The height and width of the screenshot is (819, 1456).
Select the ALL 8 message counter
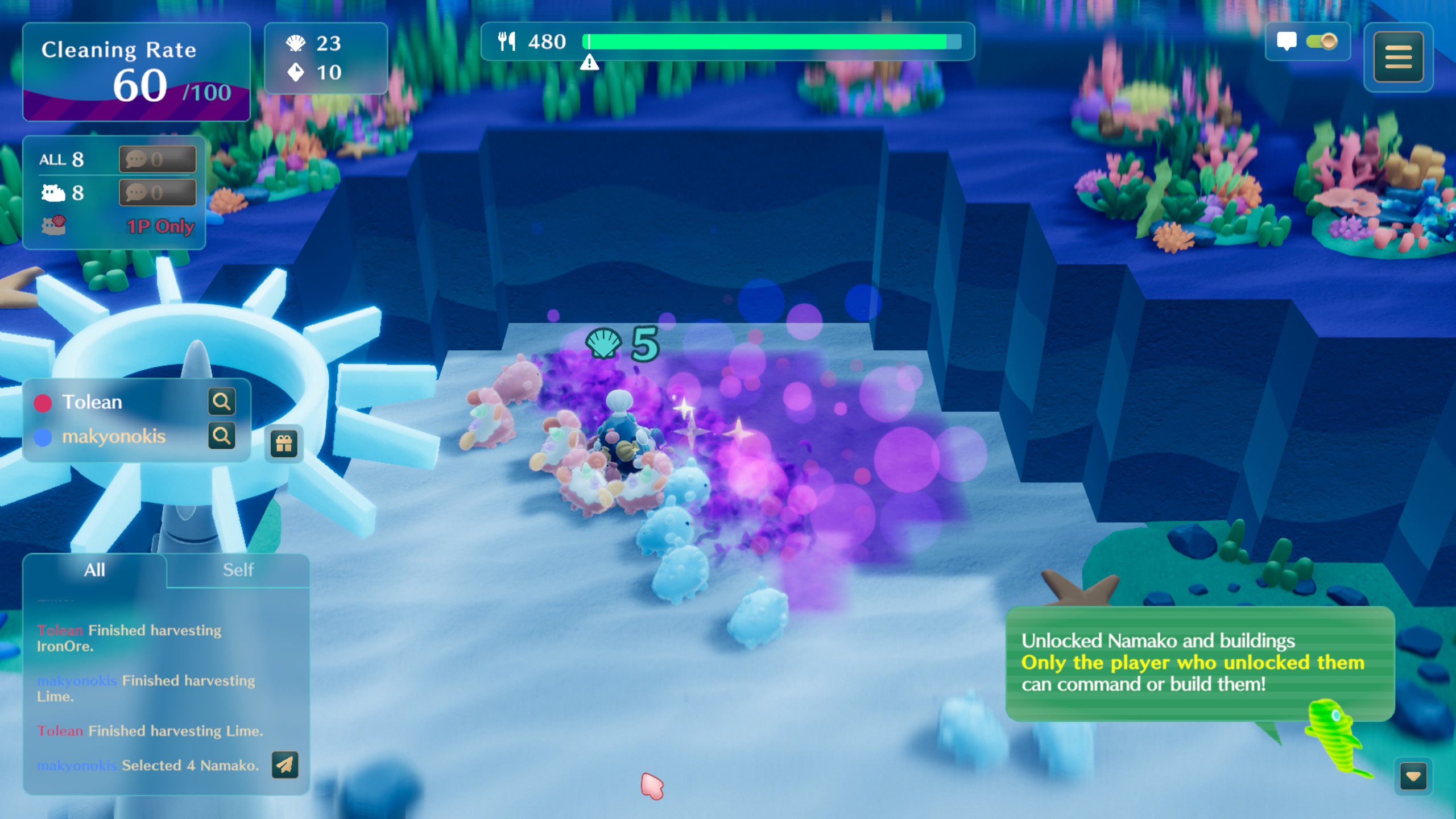point(158,159)
